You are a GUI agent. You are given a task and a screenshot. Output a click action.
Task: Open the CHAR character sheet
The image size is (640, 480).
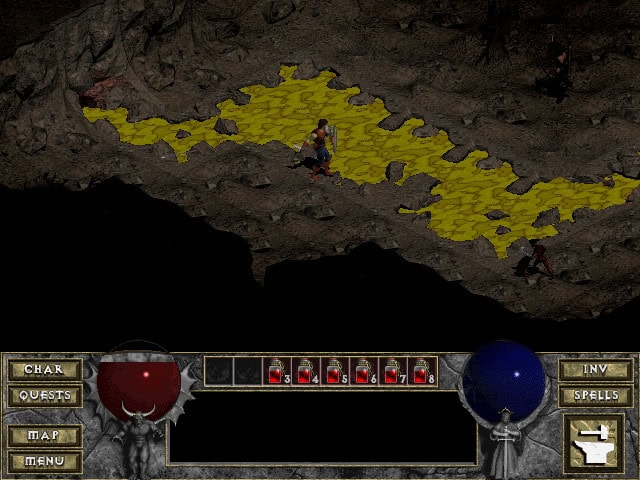tap(44, 370)
